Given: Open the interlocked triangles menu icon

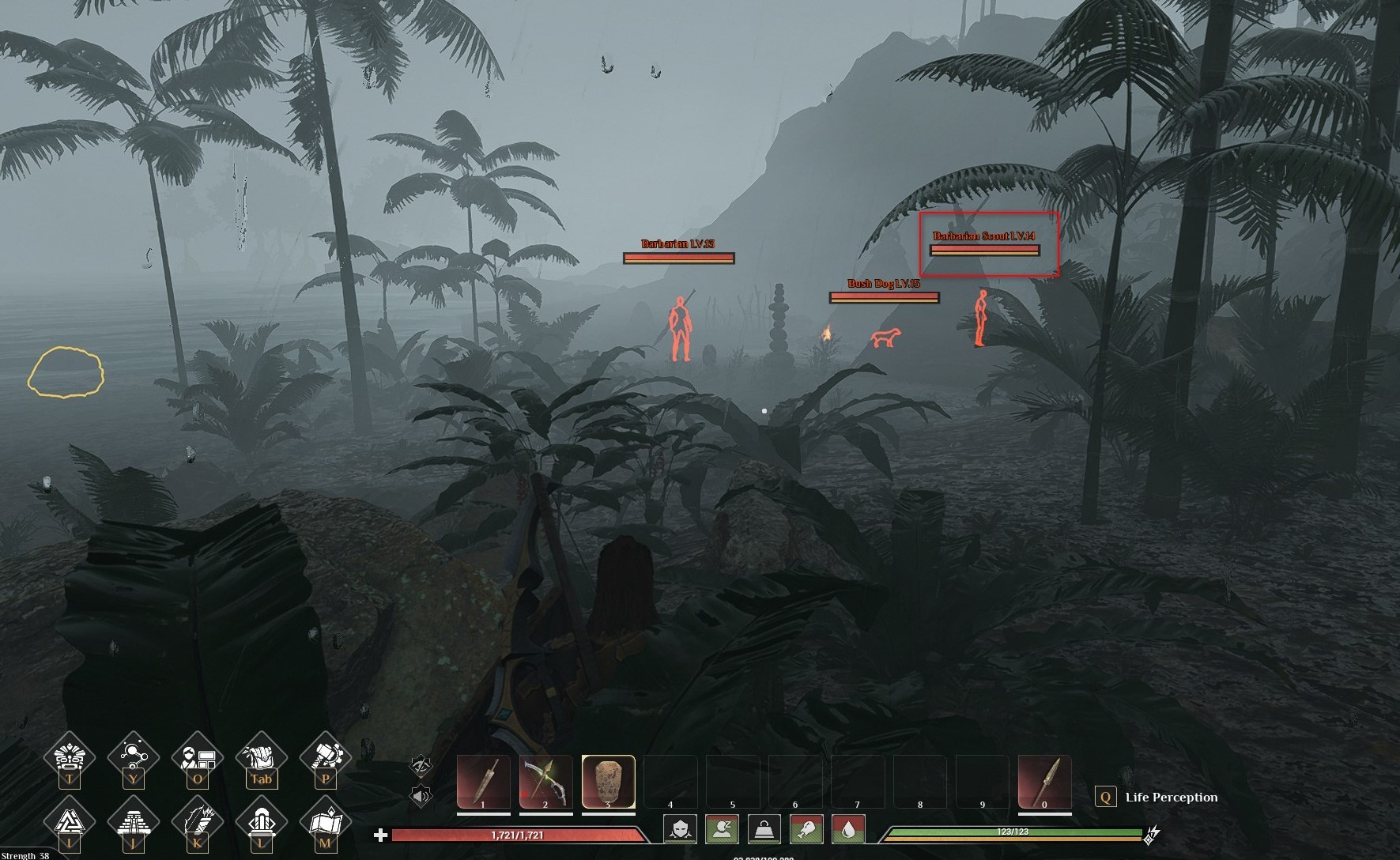Looking at the screenshot, I should click(x=70, y=822).
